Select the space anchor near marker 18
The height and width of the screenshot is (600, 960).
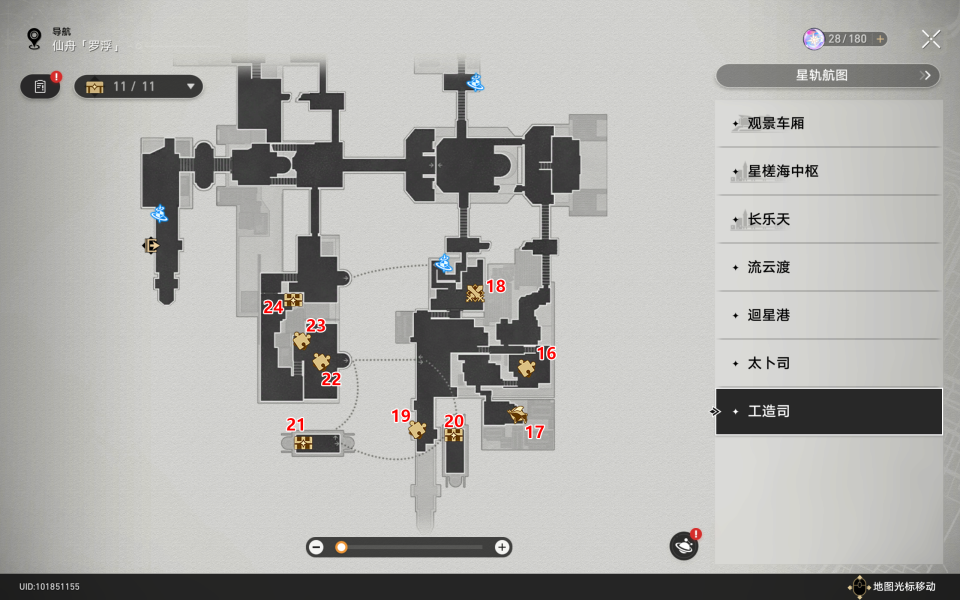[445, 264]
